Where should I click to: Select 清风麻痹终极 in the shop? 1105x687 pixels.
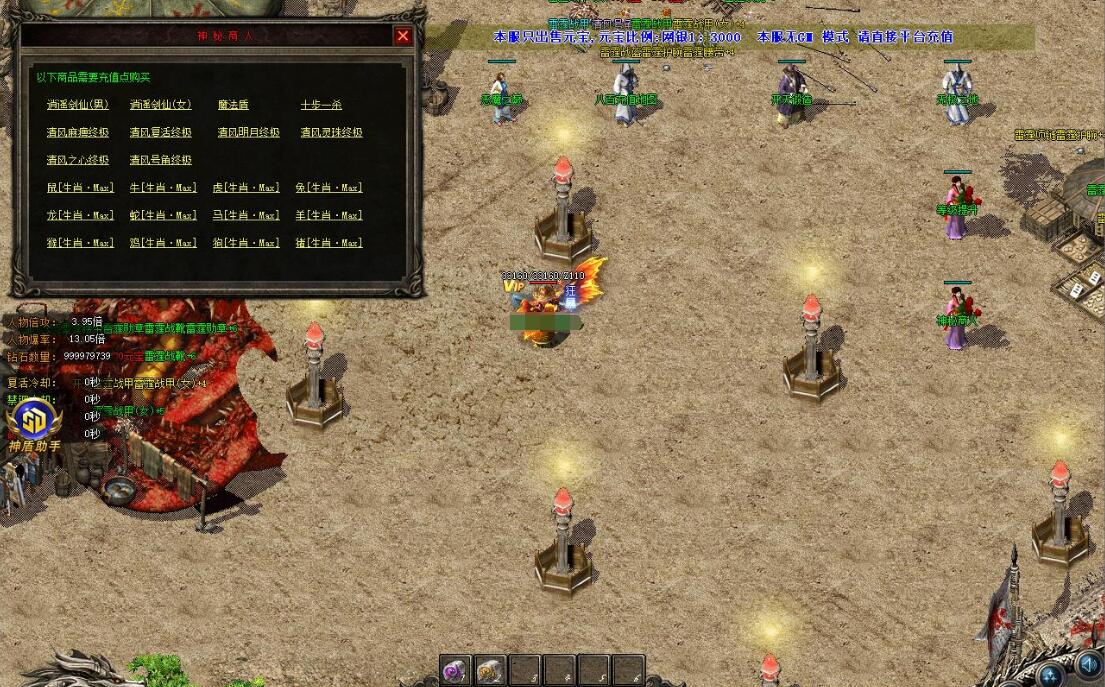pyautogui.click(x=78, y=133)
